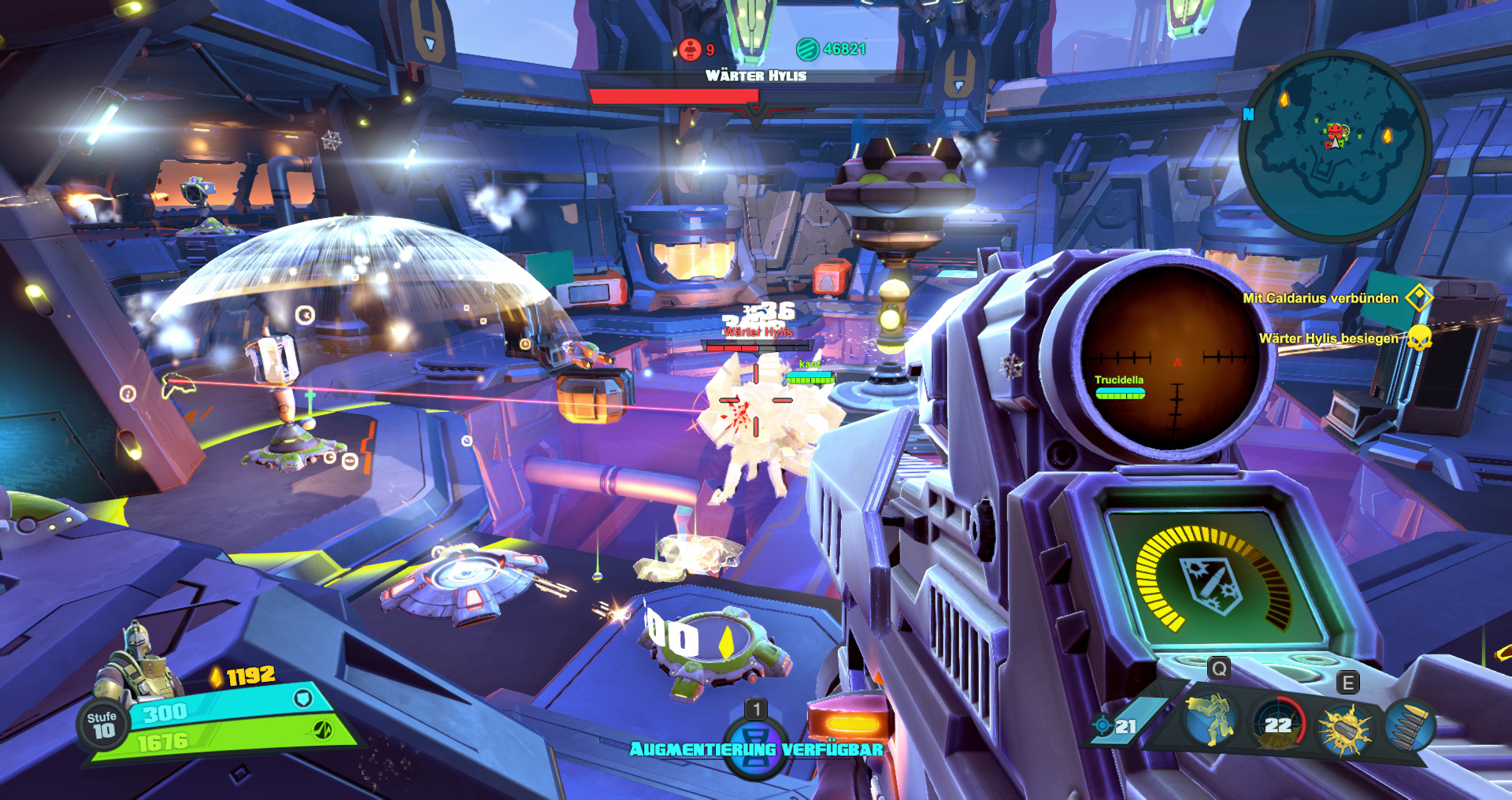Viewport: 1512px width, 800px height.
Task: Click the shield icon on the cyan bar
Action: [x=303, y=698]
